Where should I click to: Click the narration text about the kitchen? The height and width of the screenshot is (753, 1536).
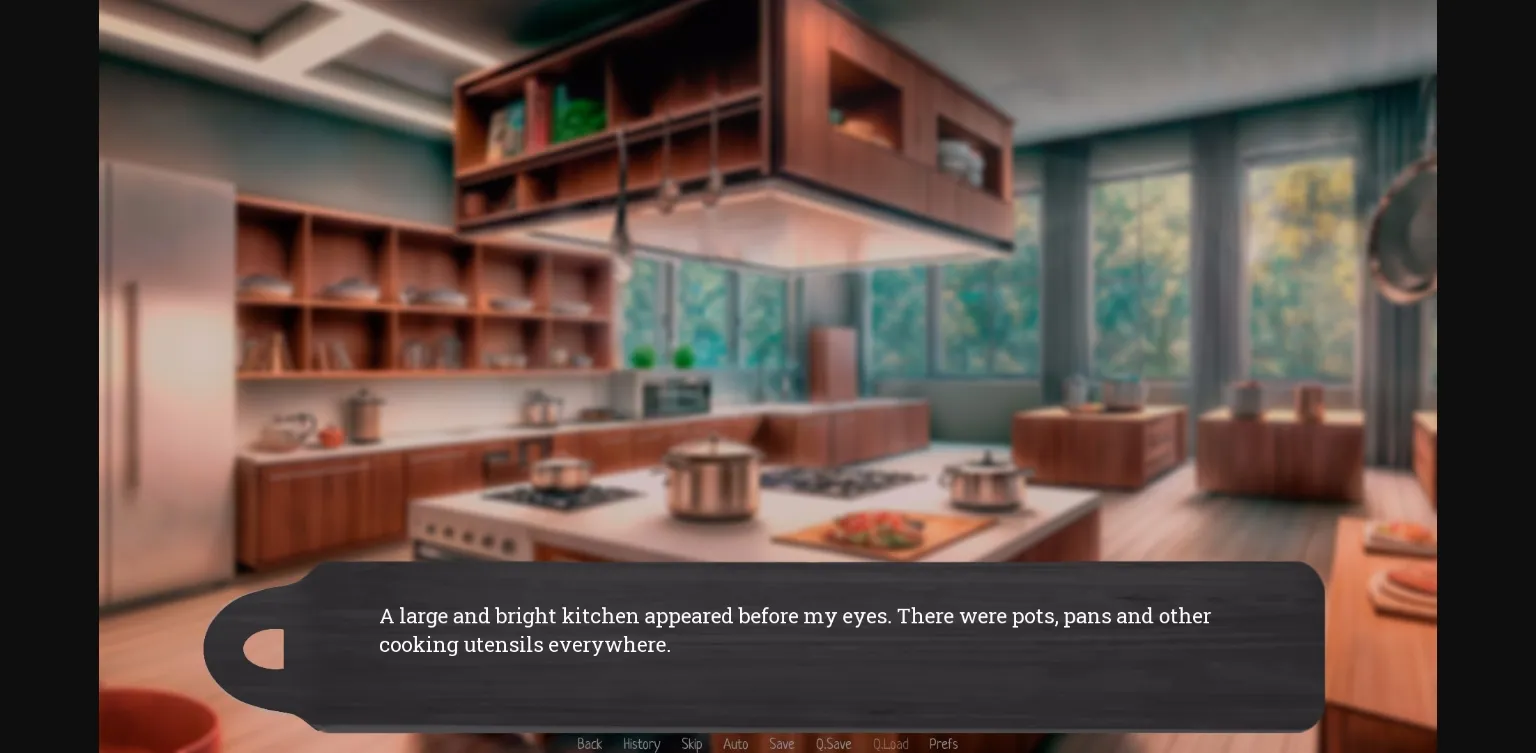pyautogui.click(x=795, y=630)
